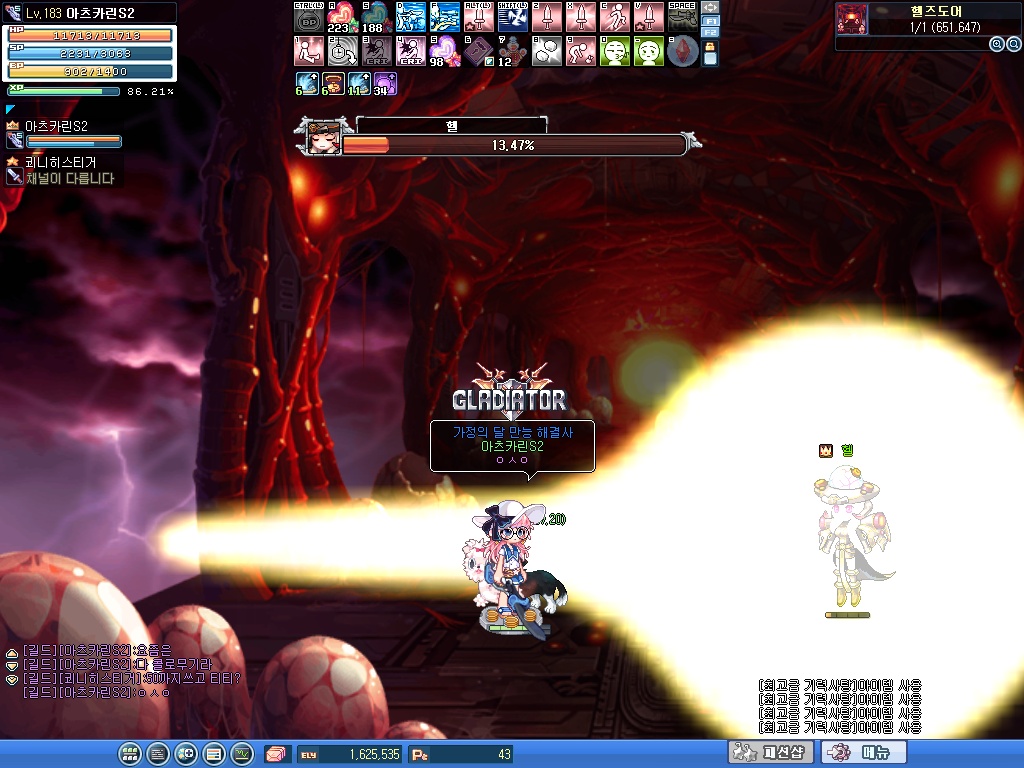
Task: Use the teal heart candy with 188 count
Action: pos(376,17)
